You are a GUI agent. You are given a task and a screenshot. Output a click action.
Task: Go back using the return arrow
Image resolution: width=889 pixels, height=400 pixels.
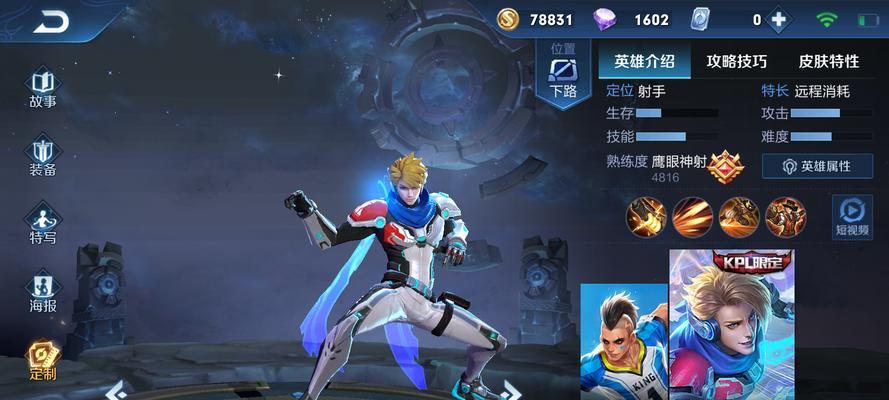[x=50, y=21]
